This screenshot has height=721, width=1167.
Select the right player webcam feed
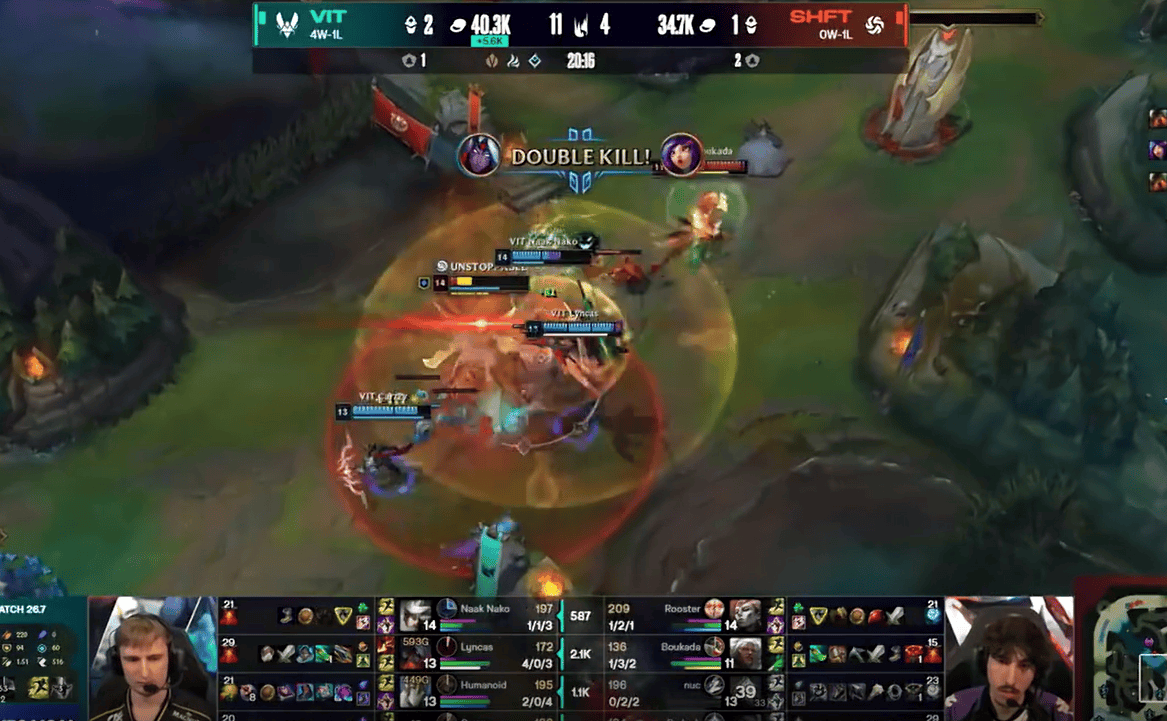click(1009, 657)
